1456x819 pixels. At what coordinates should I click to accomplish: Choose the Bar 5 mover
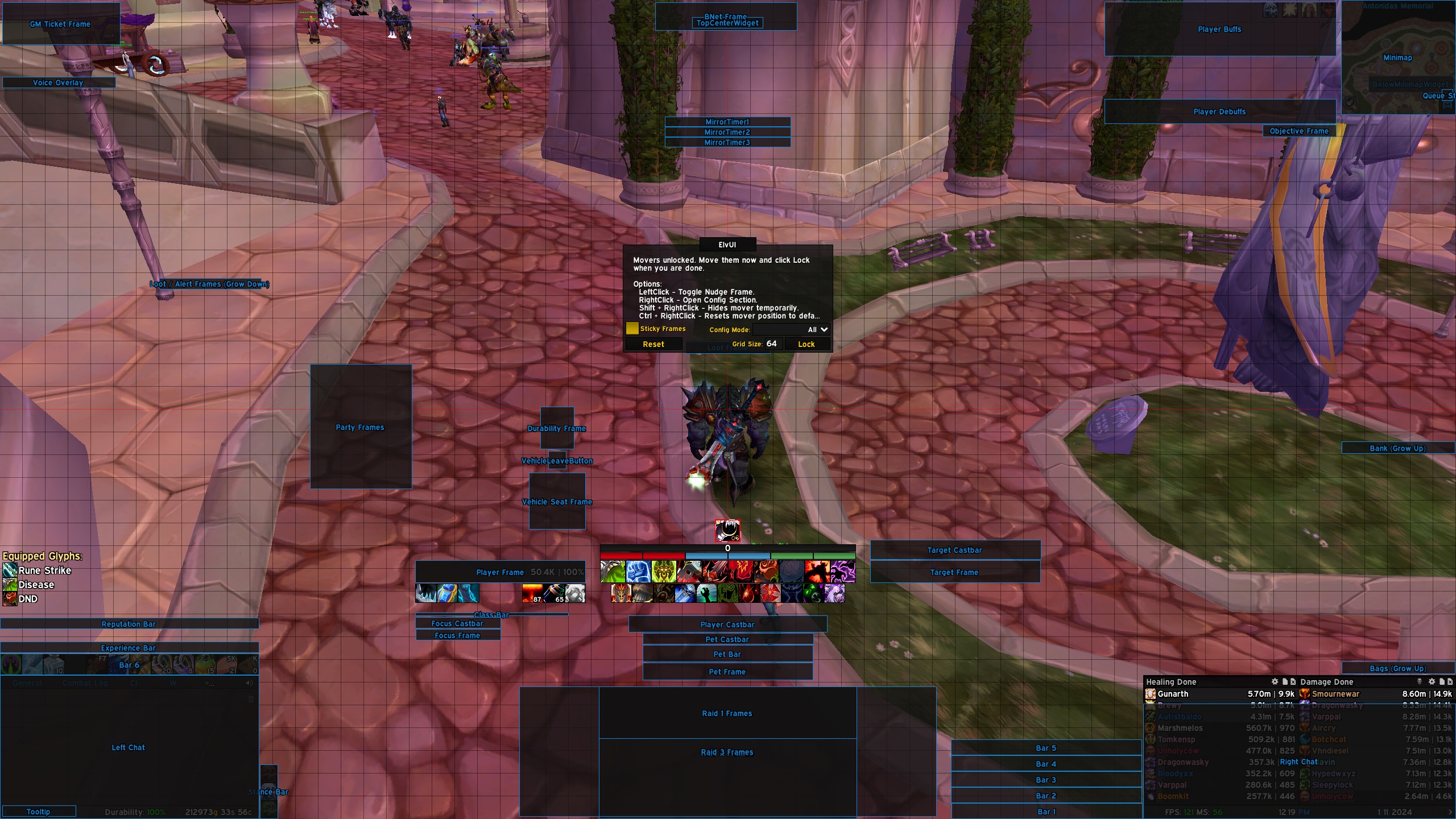click(x=1046, y=748)
